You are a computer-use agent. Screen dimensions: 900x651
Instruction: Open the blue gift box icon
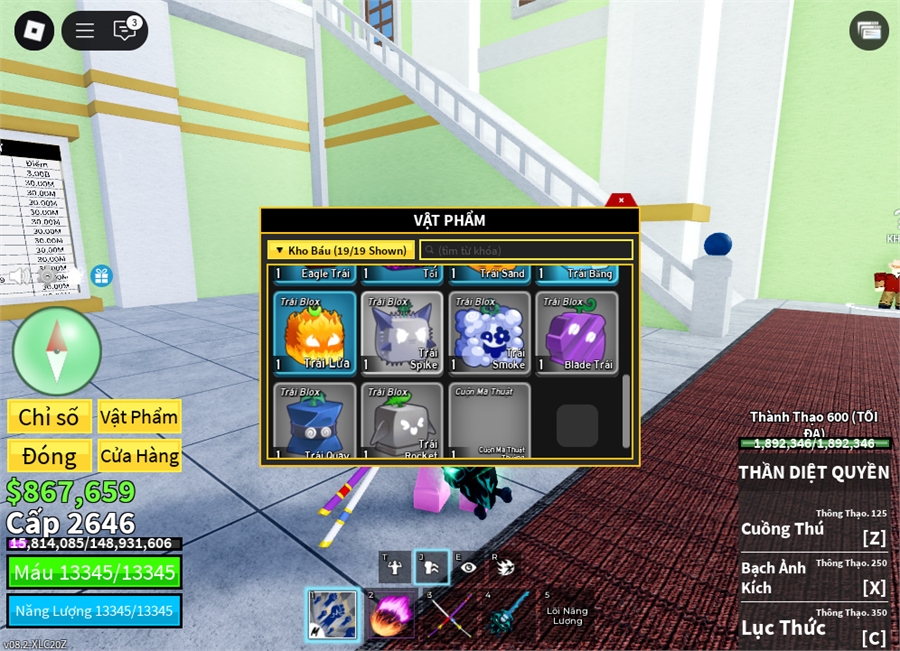tap(101, 275)
